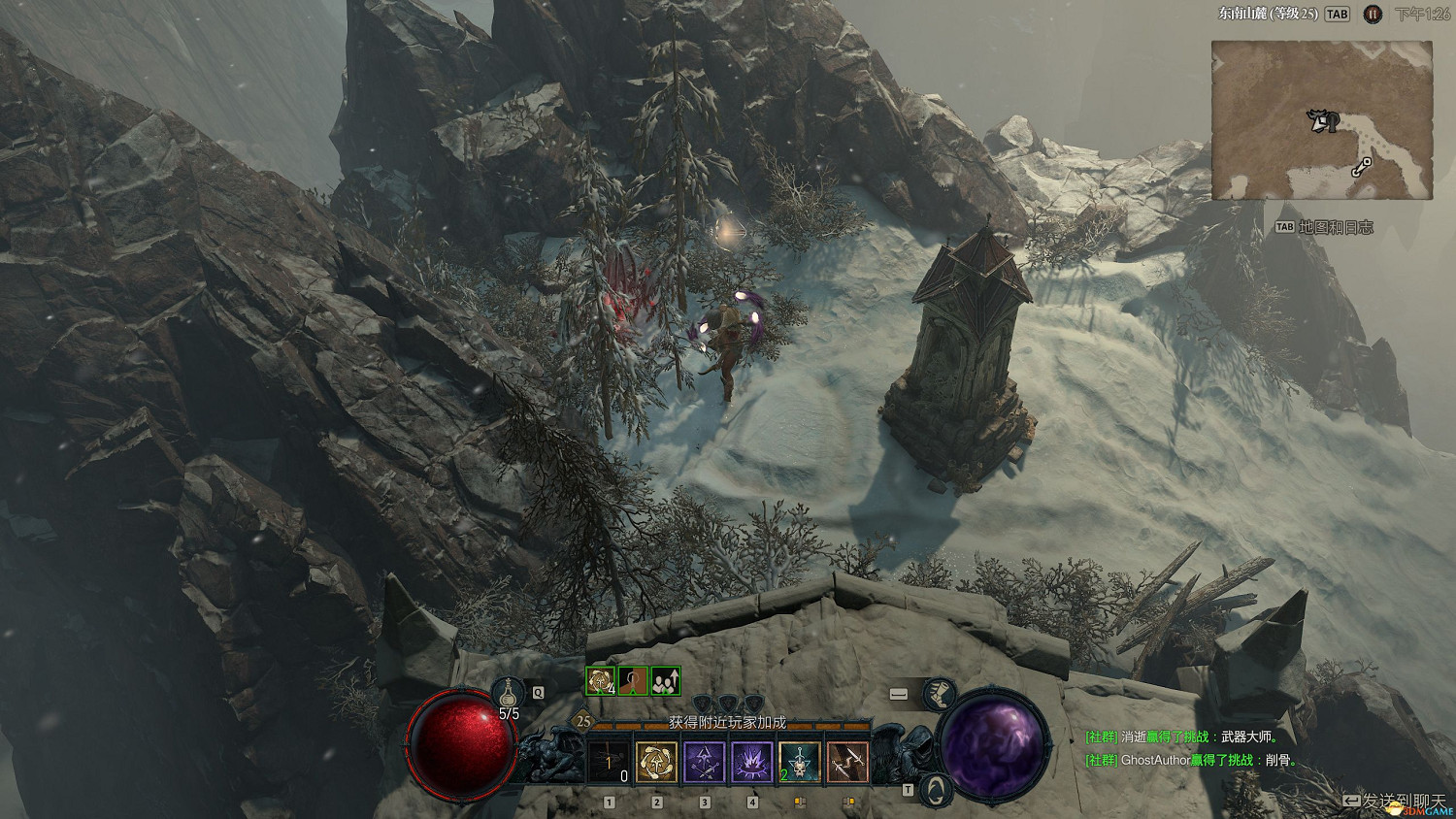Check the nearby players bonus buff

[x=666, y=681]
